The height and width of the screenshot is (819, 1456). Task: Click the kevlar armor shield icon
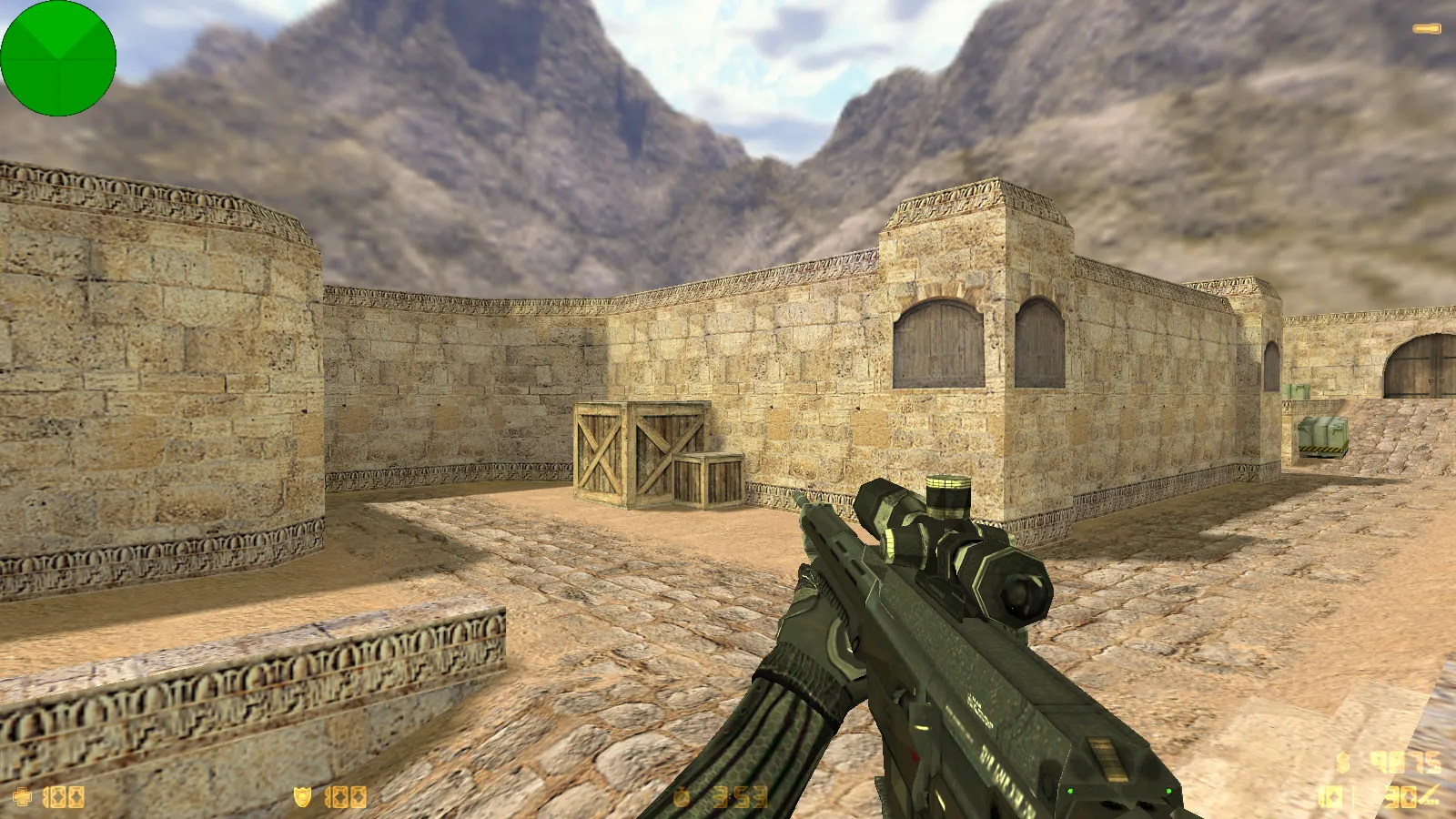(x=302, y=798)
